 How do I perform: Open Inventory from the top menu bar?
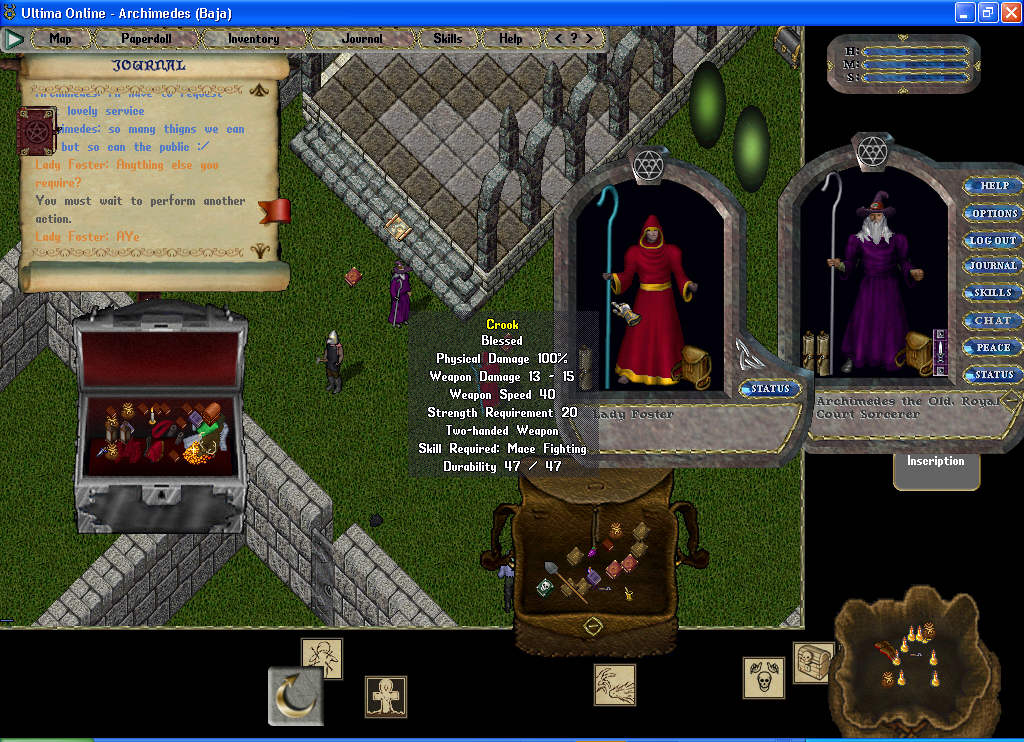(253, 39)
